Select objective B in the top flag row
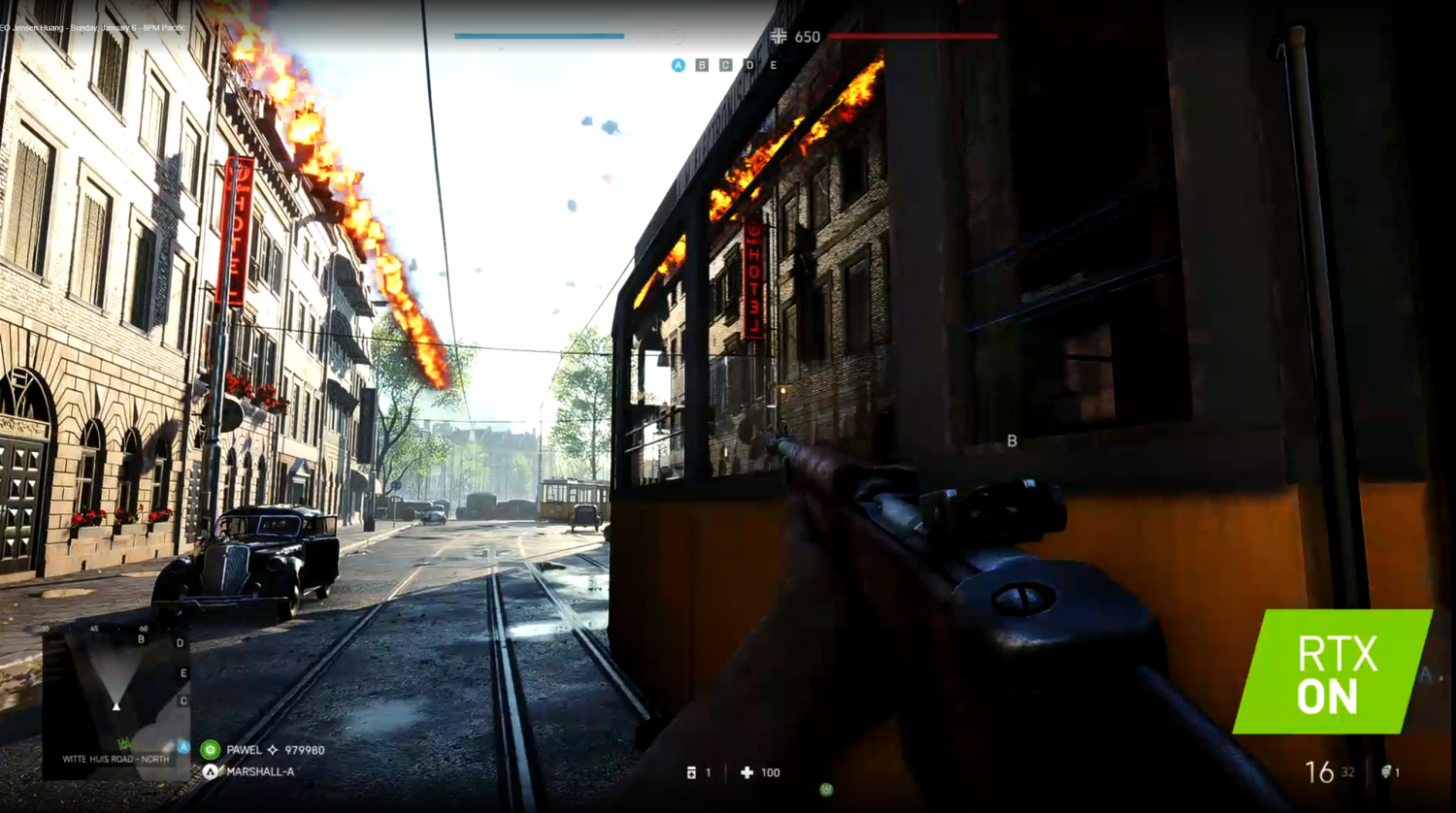 coord(702,65)
